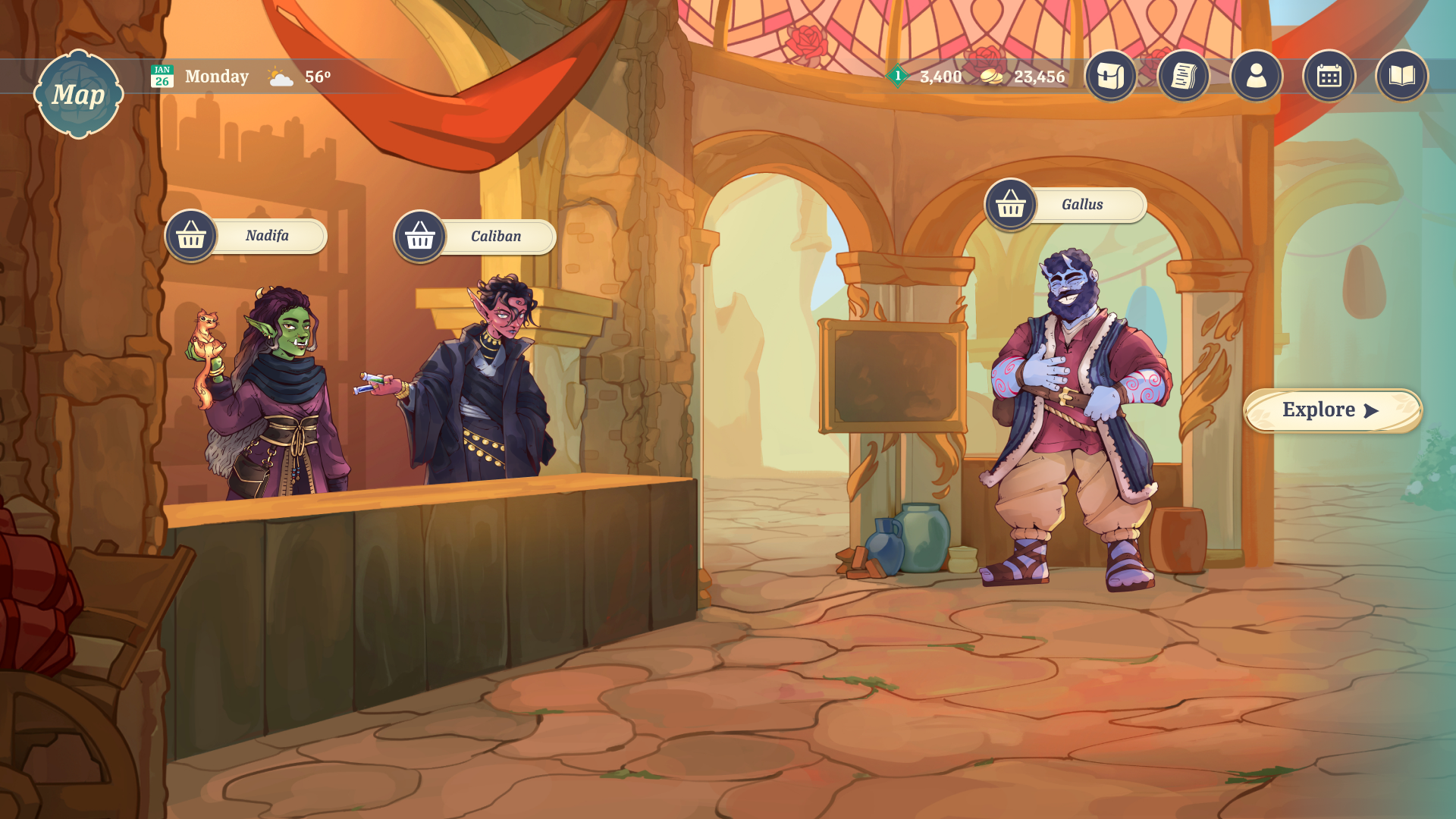This screenshot has width=1456, height=819.
Task: Open the open-book journal icon
Action: click(x=1401, y=76)
